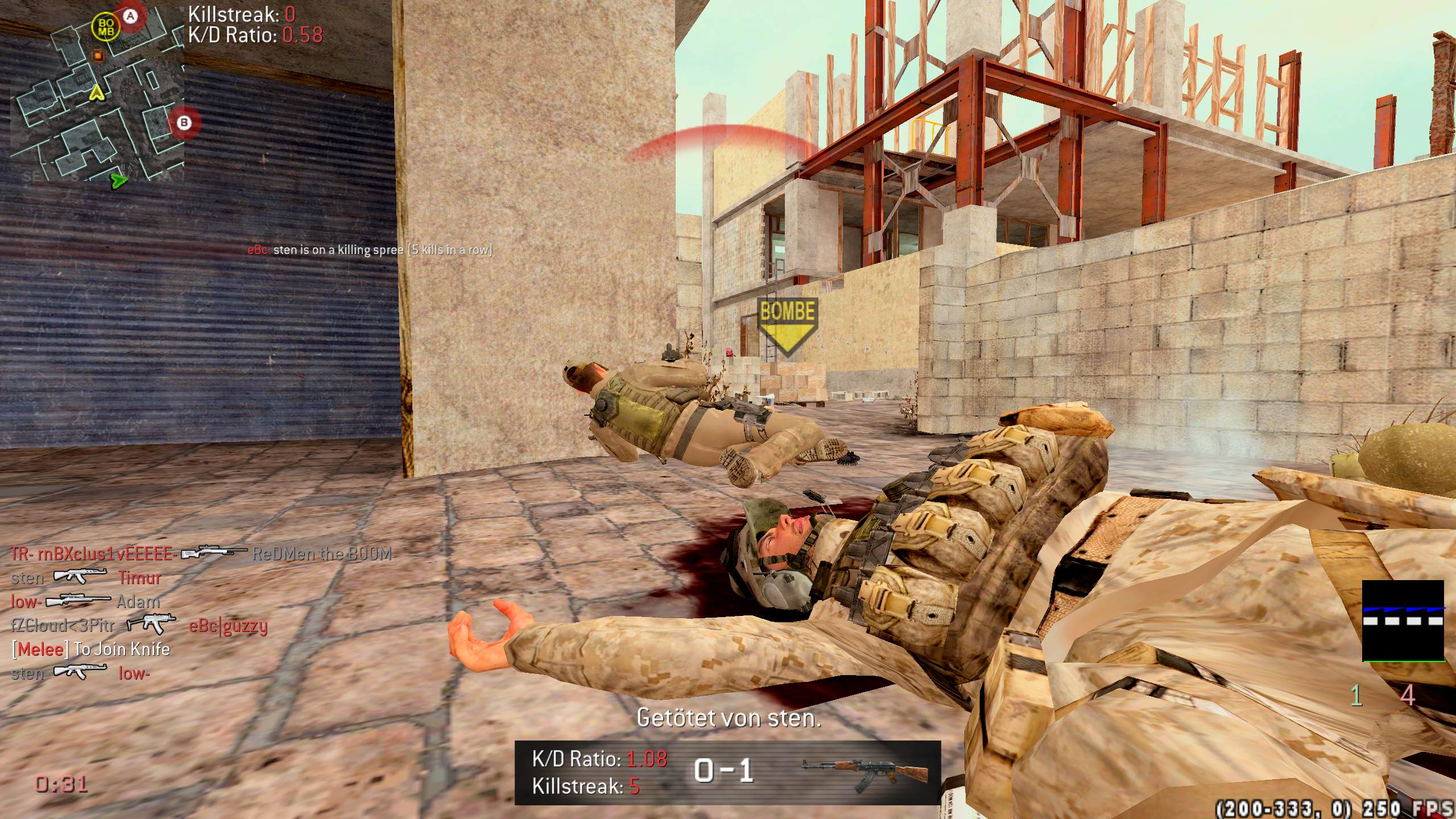Click the killfeed entry for eBc|guzzy
This screenshot has height=819, width=1456.
click(x=139, y=626)
